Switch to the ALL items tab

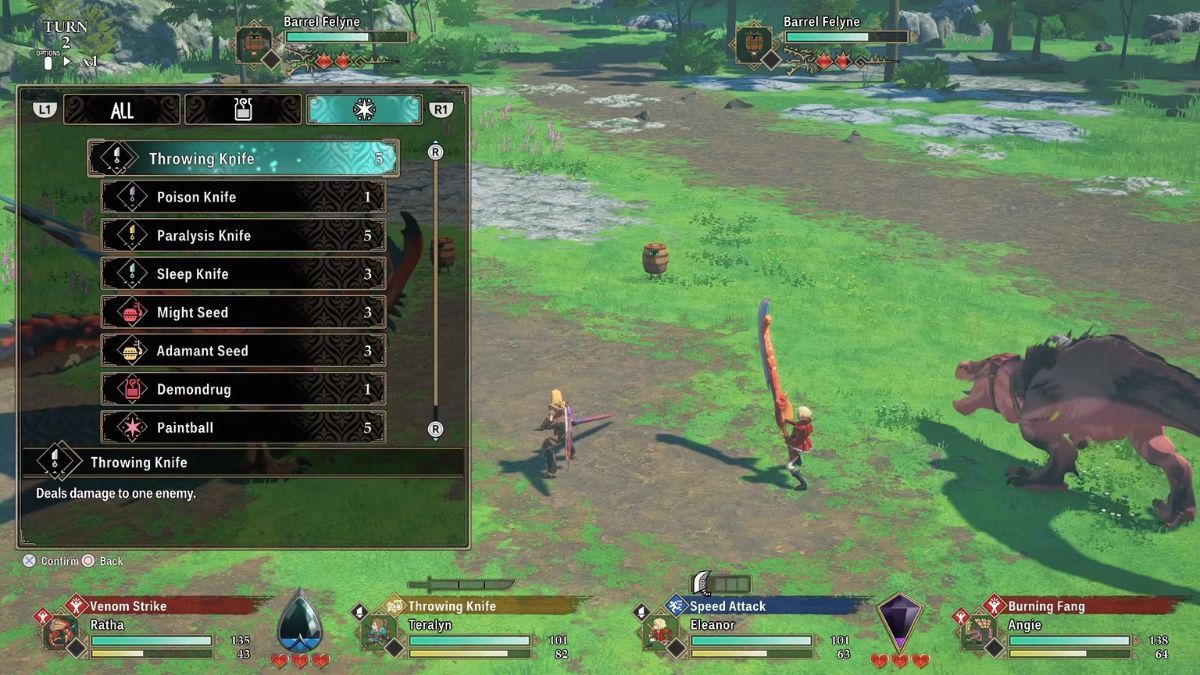tap(122, 110)
